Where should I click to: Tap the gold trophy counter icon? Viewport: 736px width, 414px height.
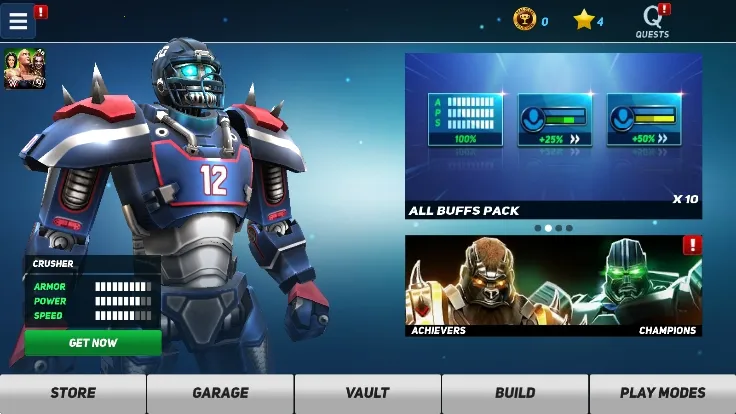pos(524,20)
